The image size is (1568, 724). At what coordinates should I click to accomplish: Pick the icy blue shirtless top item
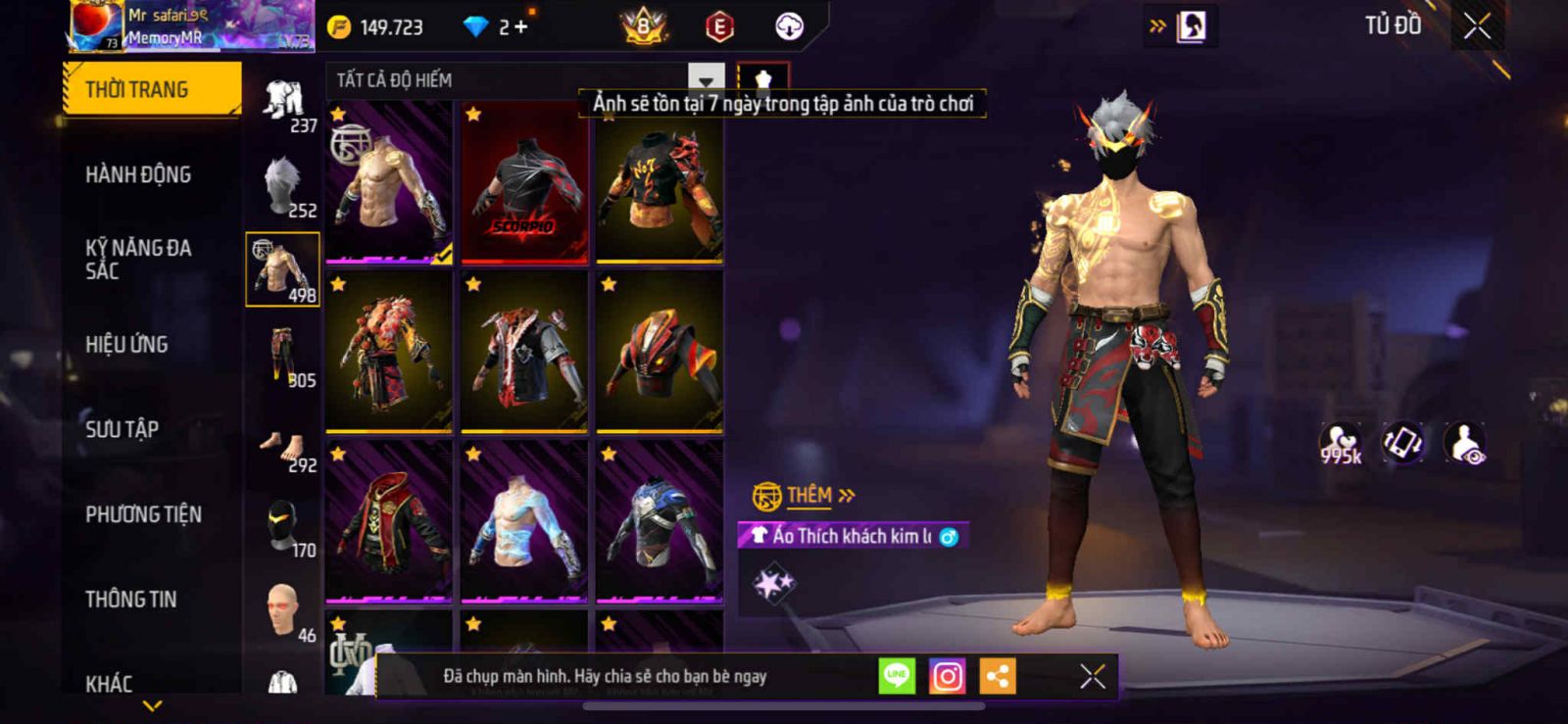524,521
